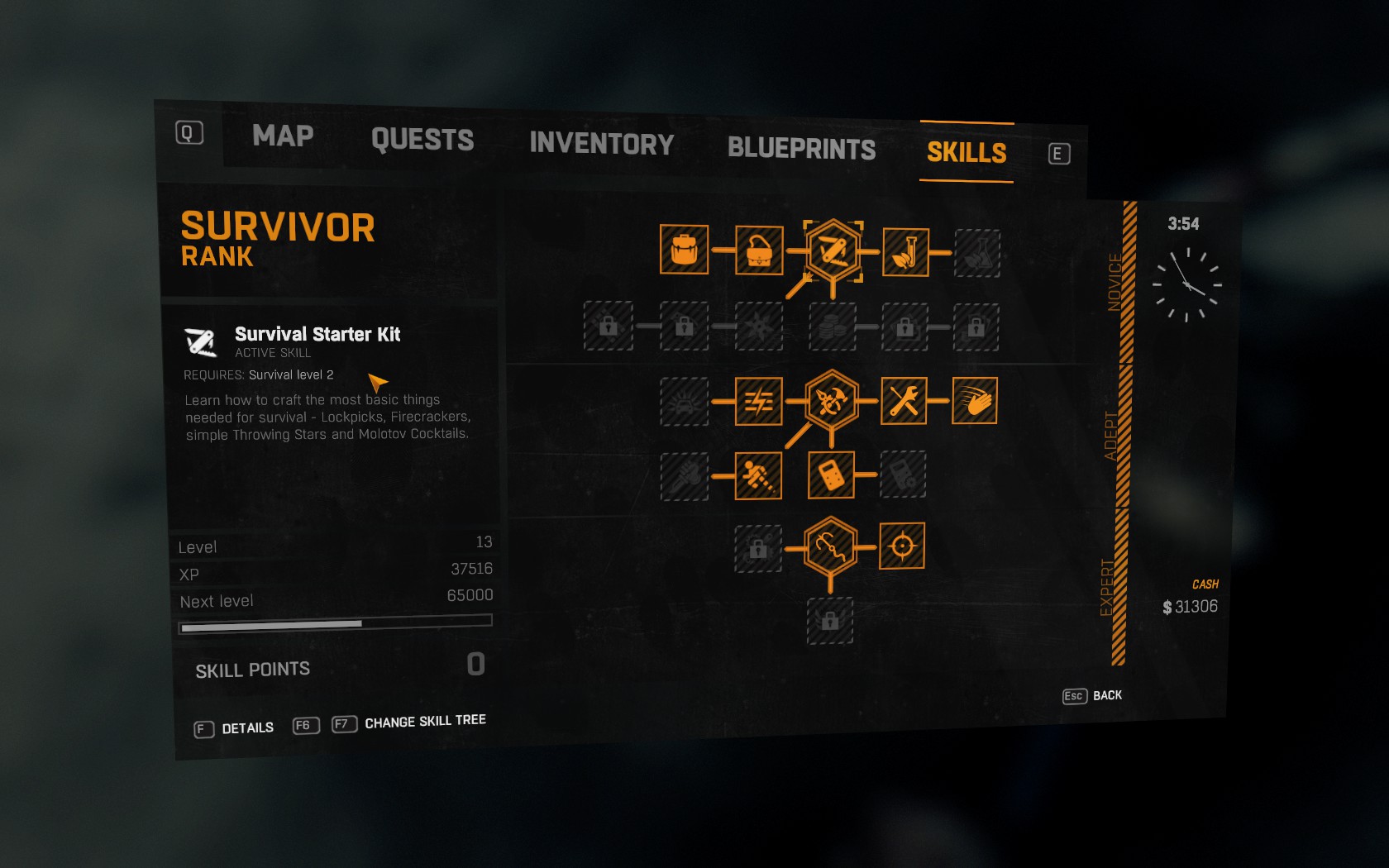Choose the lightning bolt skill icon

[758, 402]
